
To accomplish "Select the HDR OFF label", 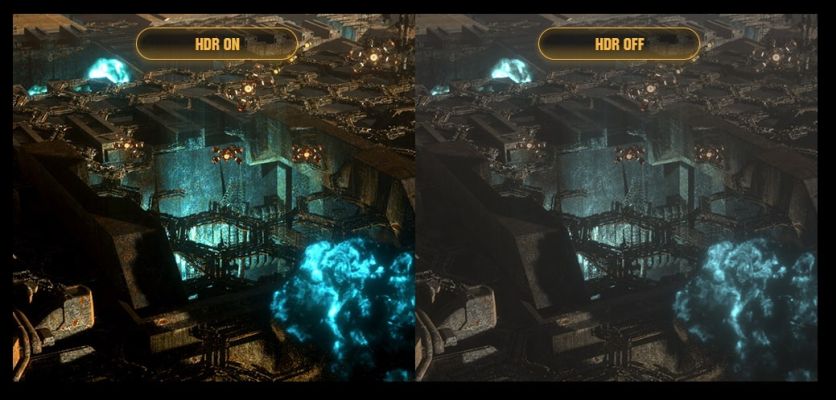I will coord(619,43).
